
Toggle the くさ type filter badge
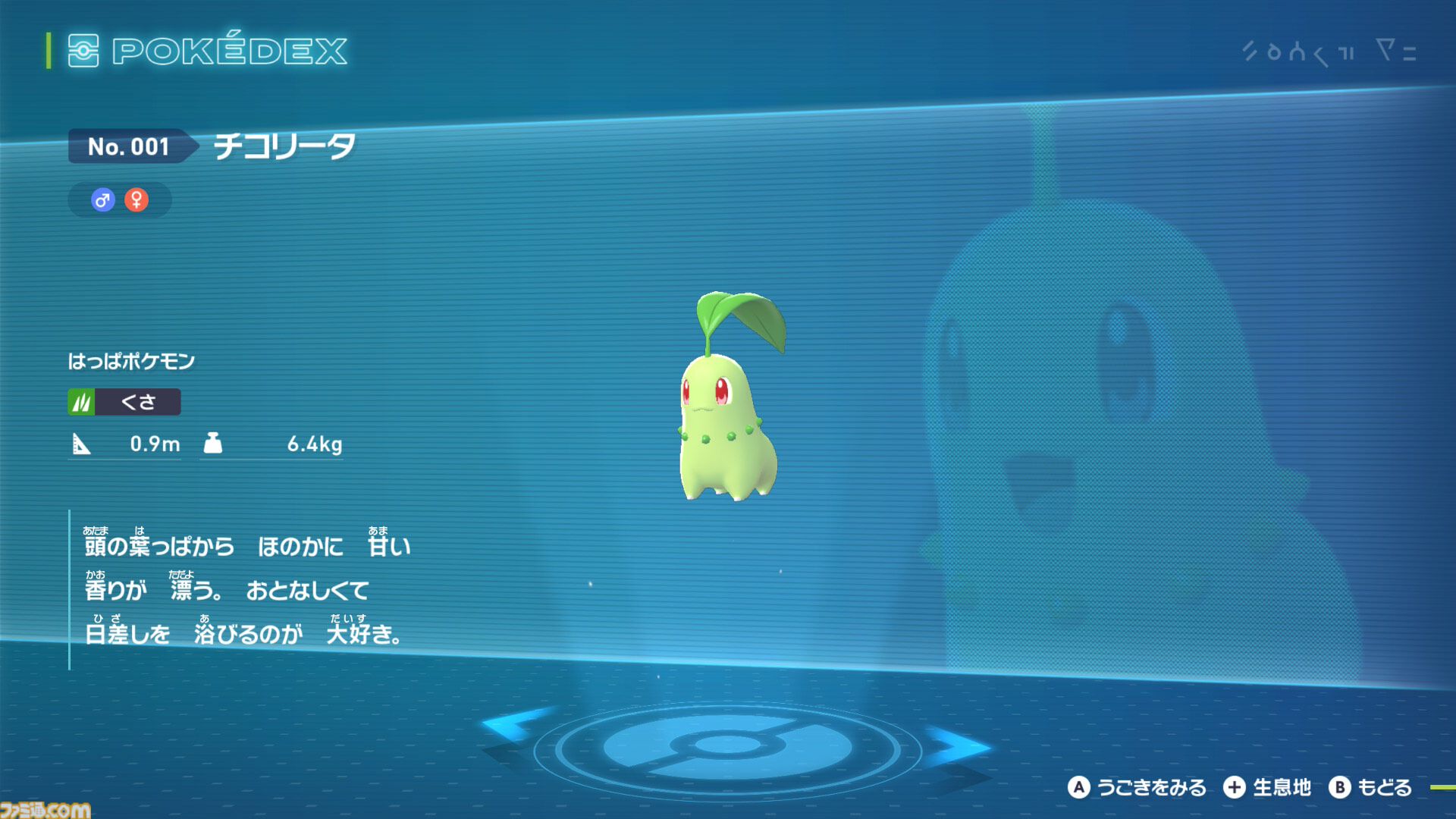pyautogui.click(x=125, y=402)
